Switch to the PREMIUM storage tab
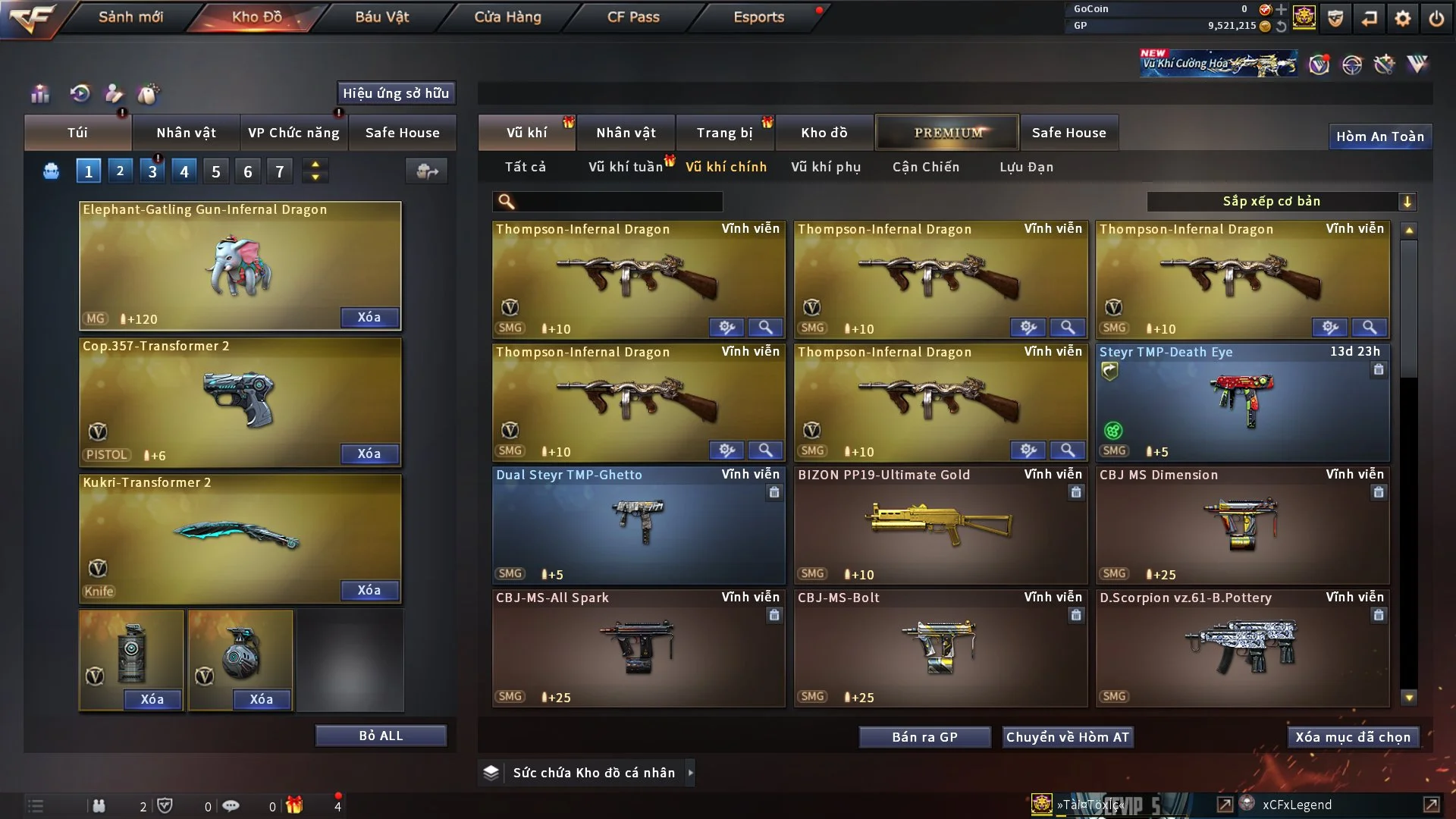 pos(947,133)
